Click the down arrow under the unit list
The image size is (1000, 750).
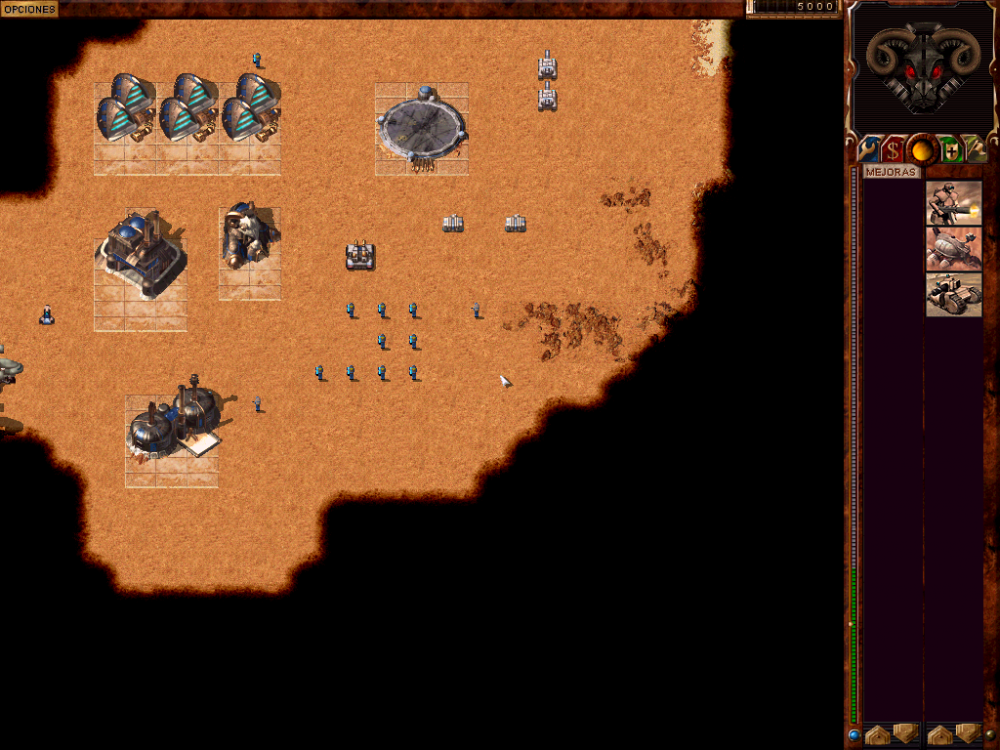(x=967, y=734)
